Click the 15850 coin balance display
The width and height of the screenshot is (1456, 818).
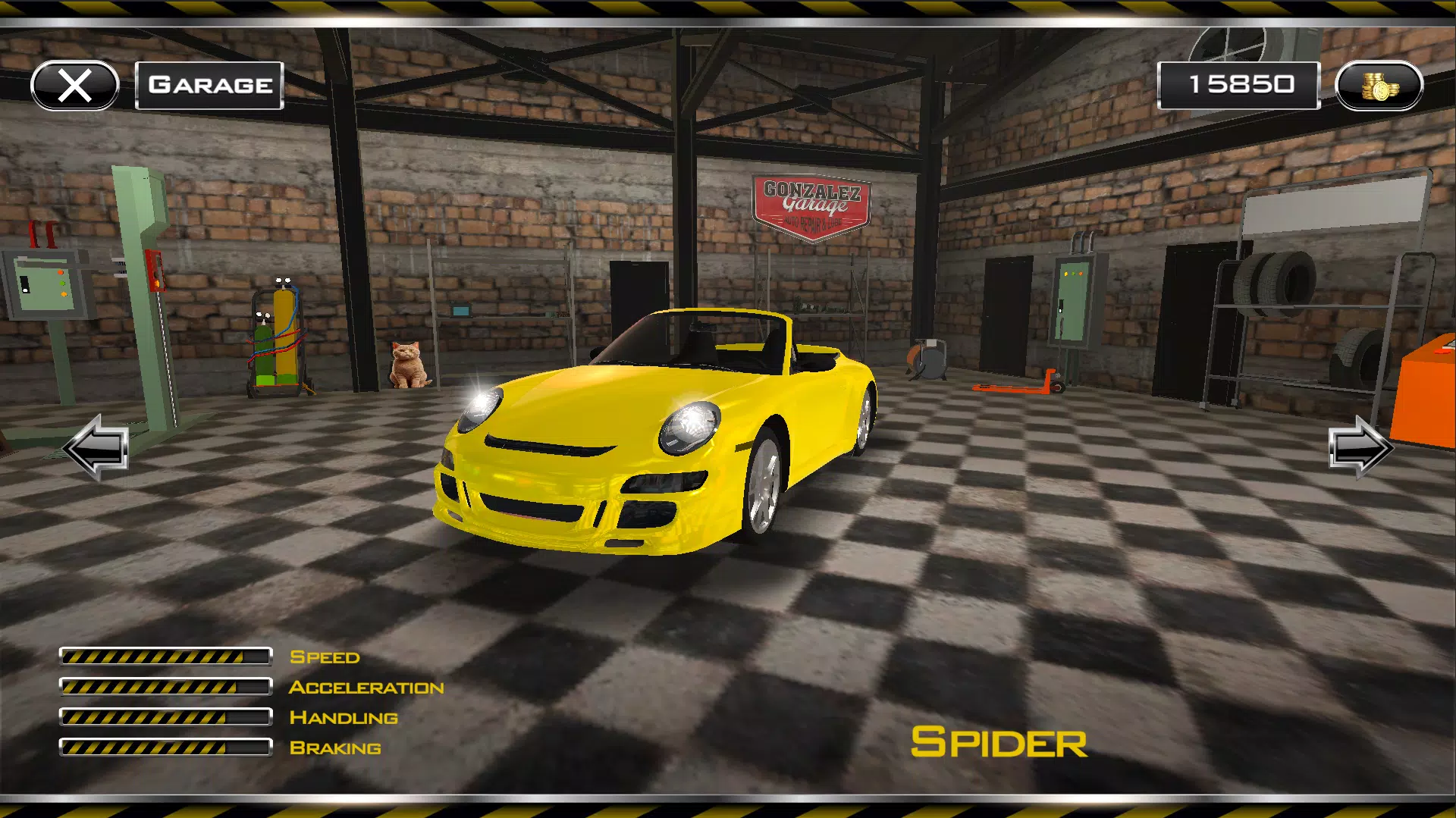[x=1239, y=83]
